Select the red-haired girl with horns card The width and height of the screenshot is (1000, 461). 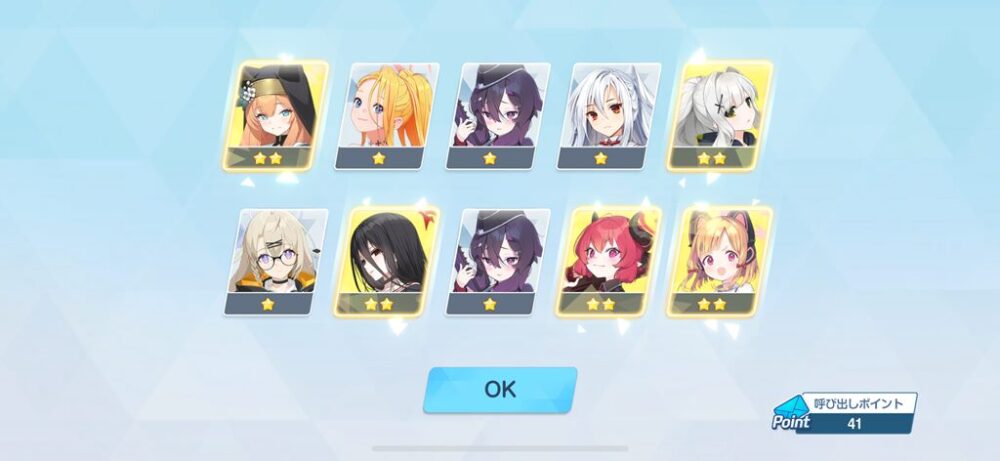(609, 262)
